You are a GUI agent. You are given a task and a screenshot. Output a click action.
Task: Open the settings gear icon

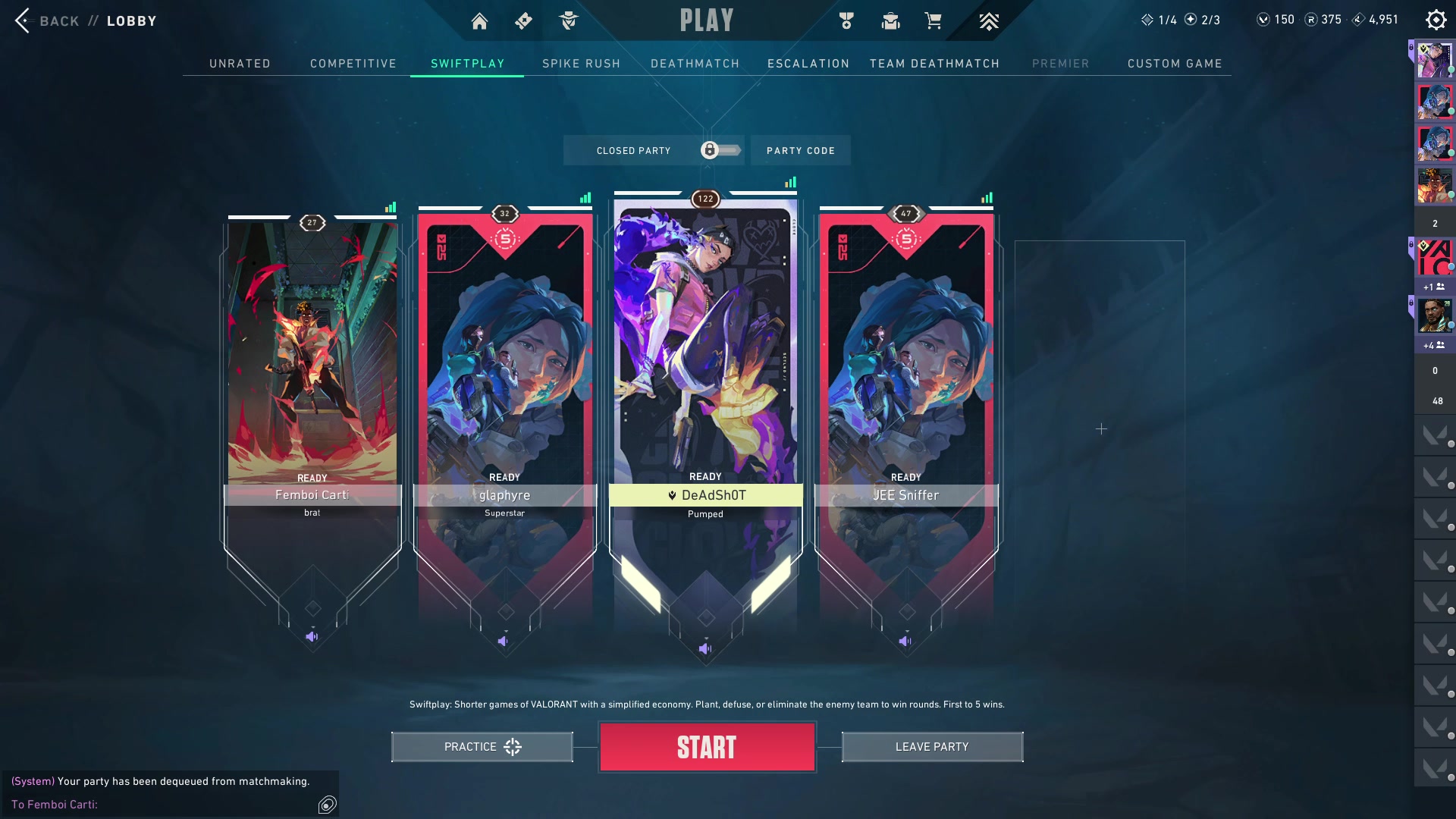tap(1436, 20)
